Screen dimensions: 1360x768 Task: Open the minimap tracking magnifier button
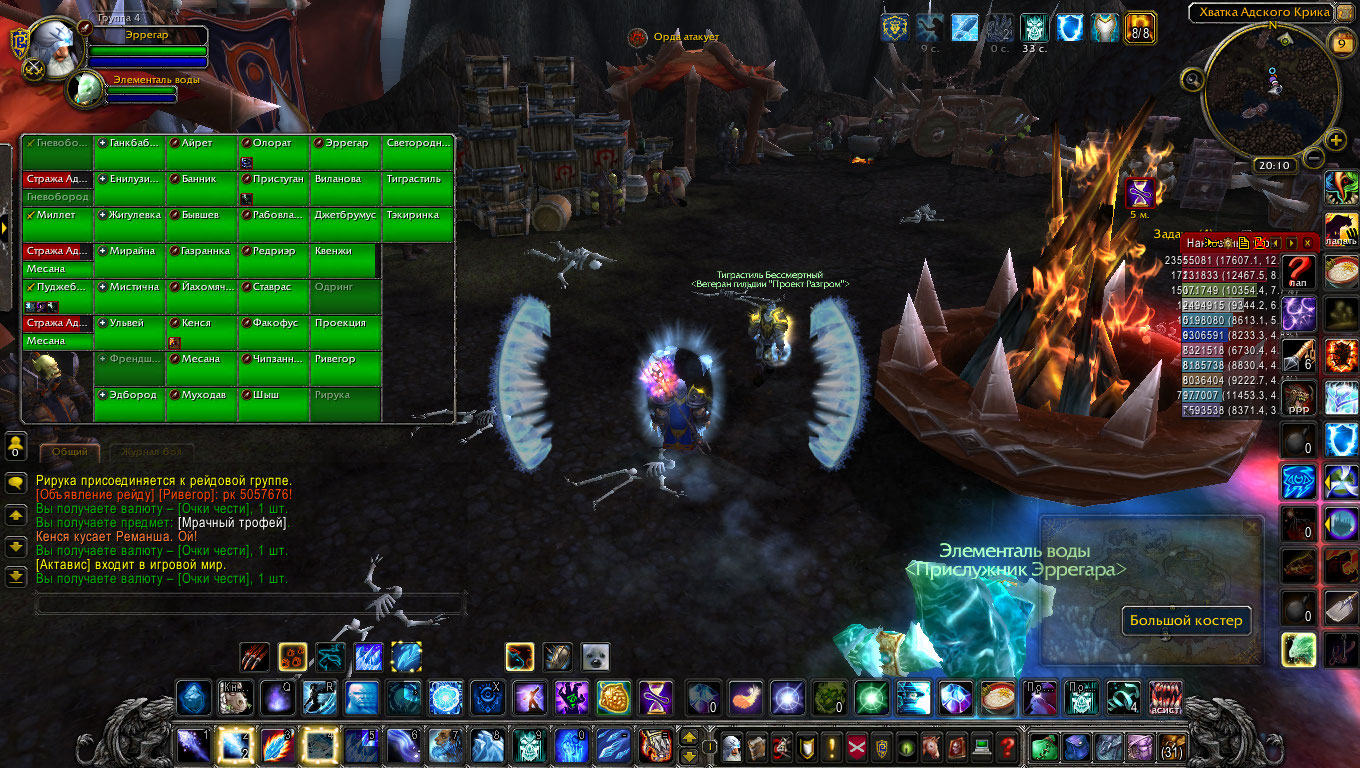1192,80
